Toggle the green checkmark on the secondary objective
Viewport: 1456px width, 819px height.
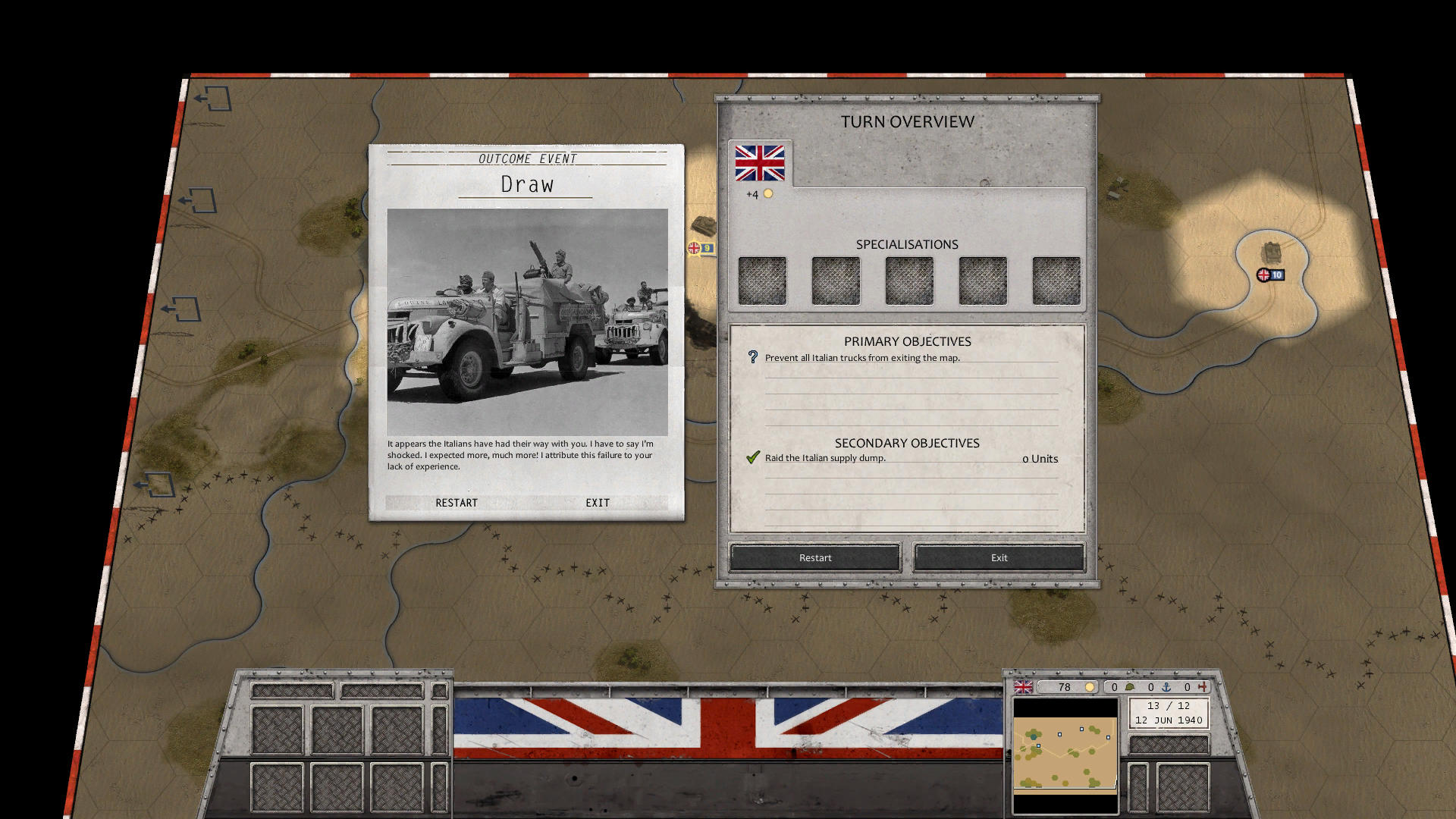click(x=752, y=457)
